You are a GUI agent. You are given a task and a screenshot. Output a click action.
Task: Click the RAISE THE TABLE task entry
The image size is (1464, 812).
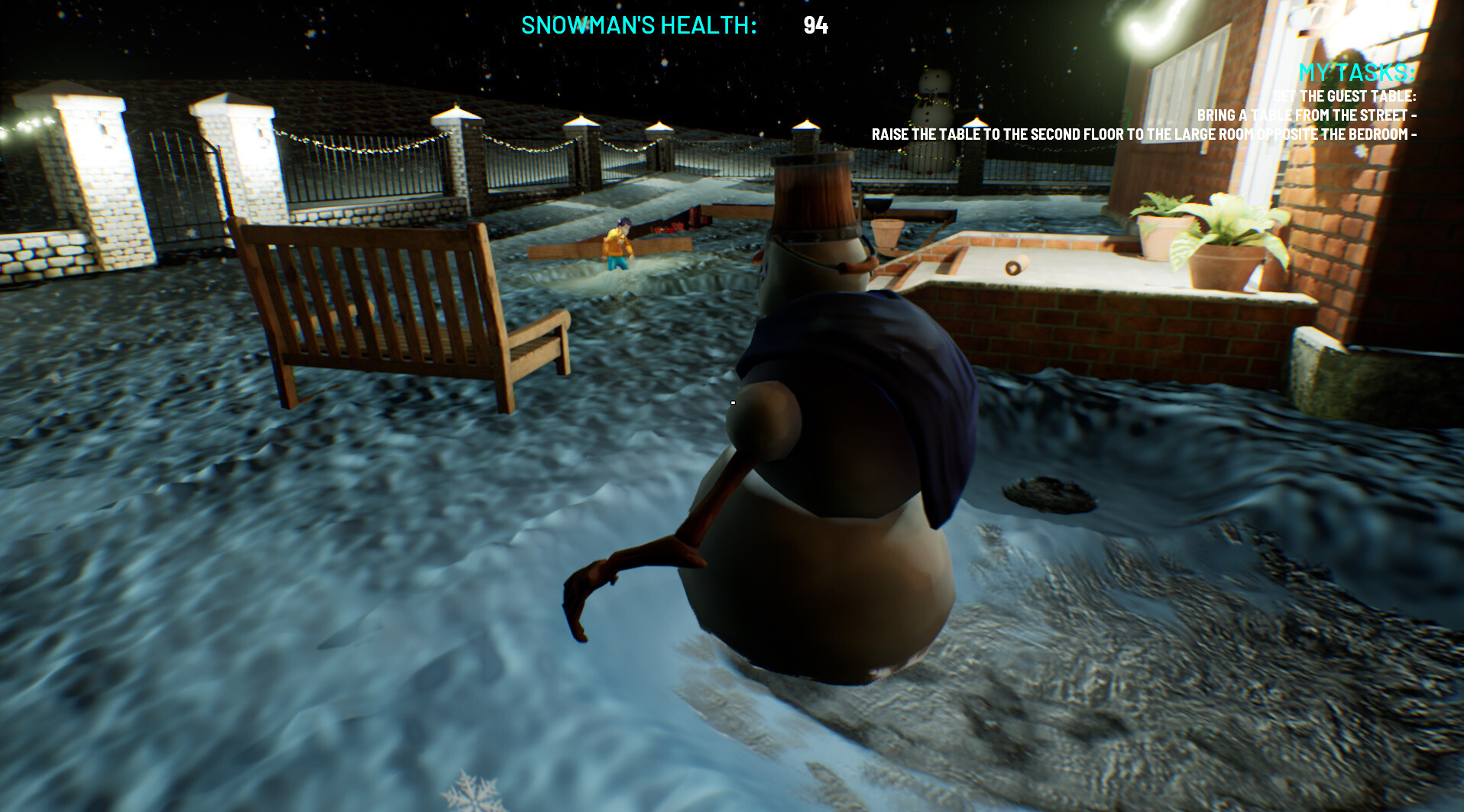(1143, 132)
